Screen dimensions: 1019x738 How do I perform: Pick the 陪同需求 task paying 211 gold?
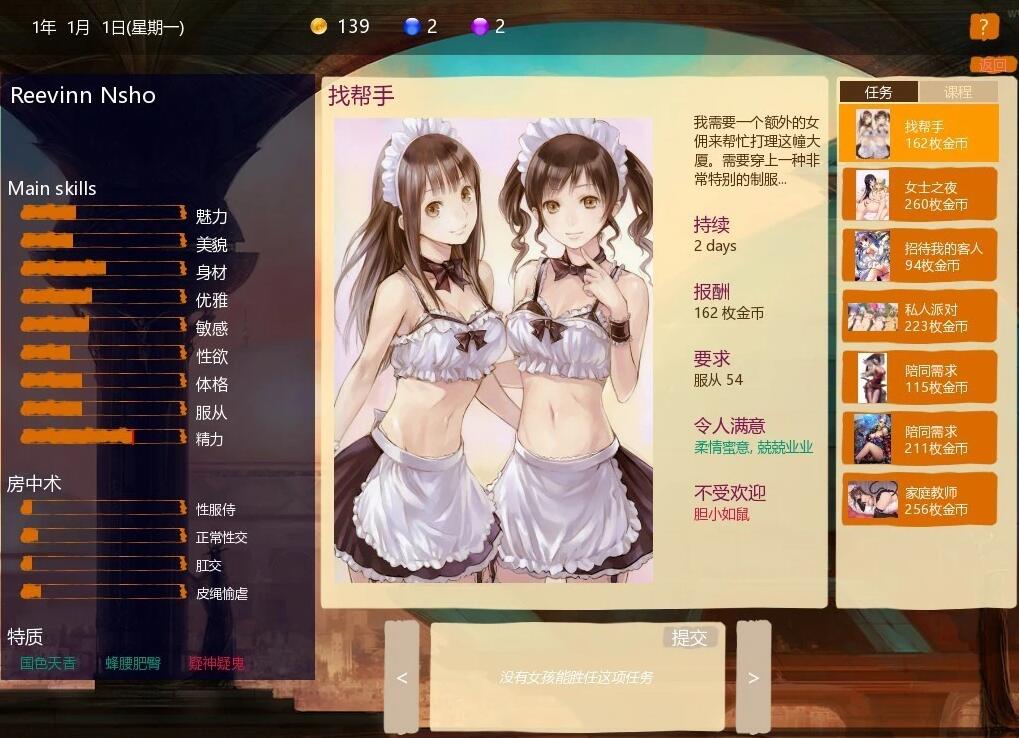click(919, 439)
